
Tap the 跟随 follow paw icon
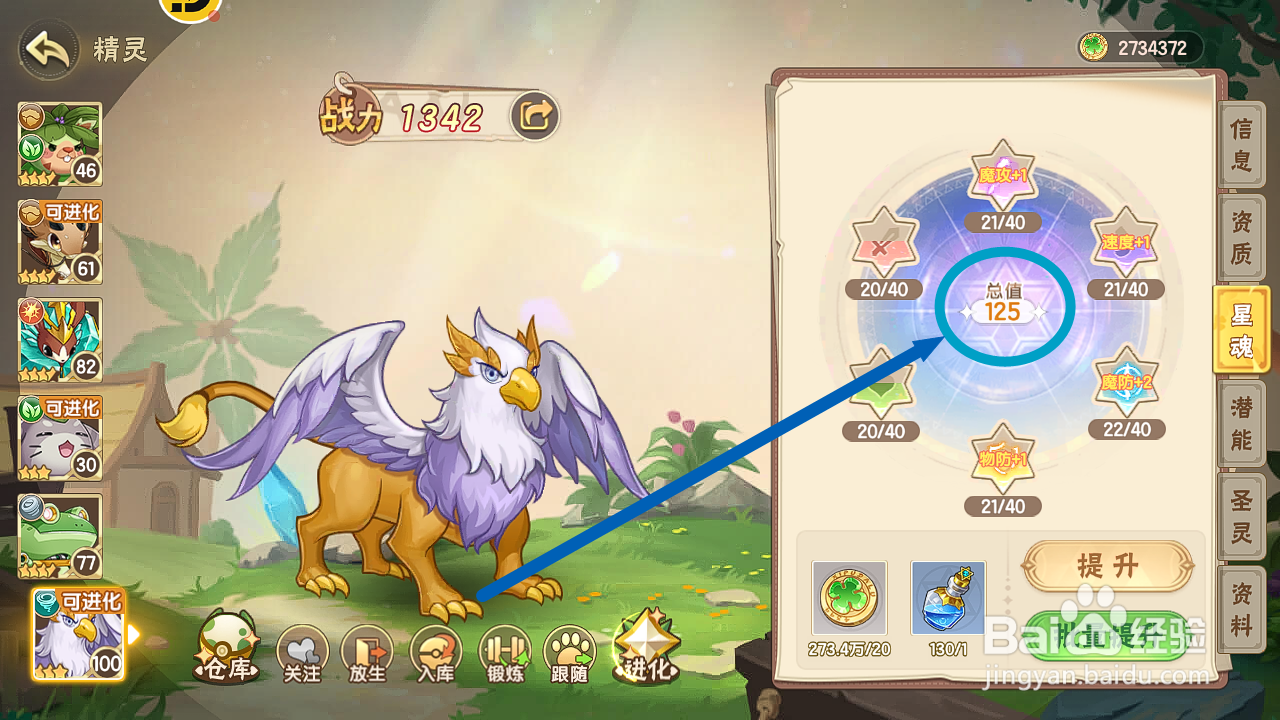pos(568,648)
